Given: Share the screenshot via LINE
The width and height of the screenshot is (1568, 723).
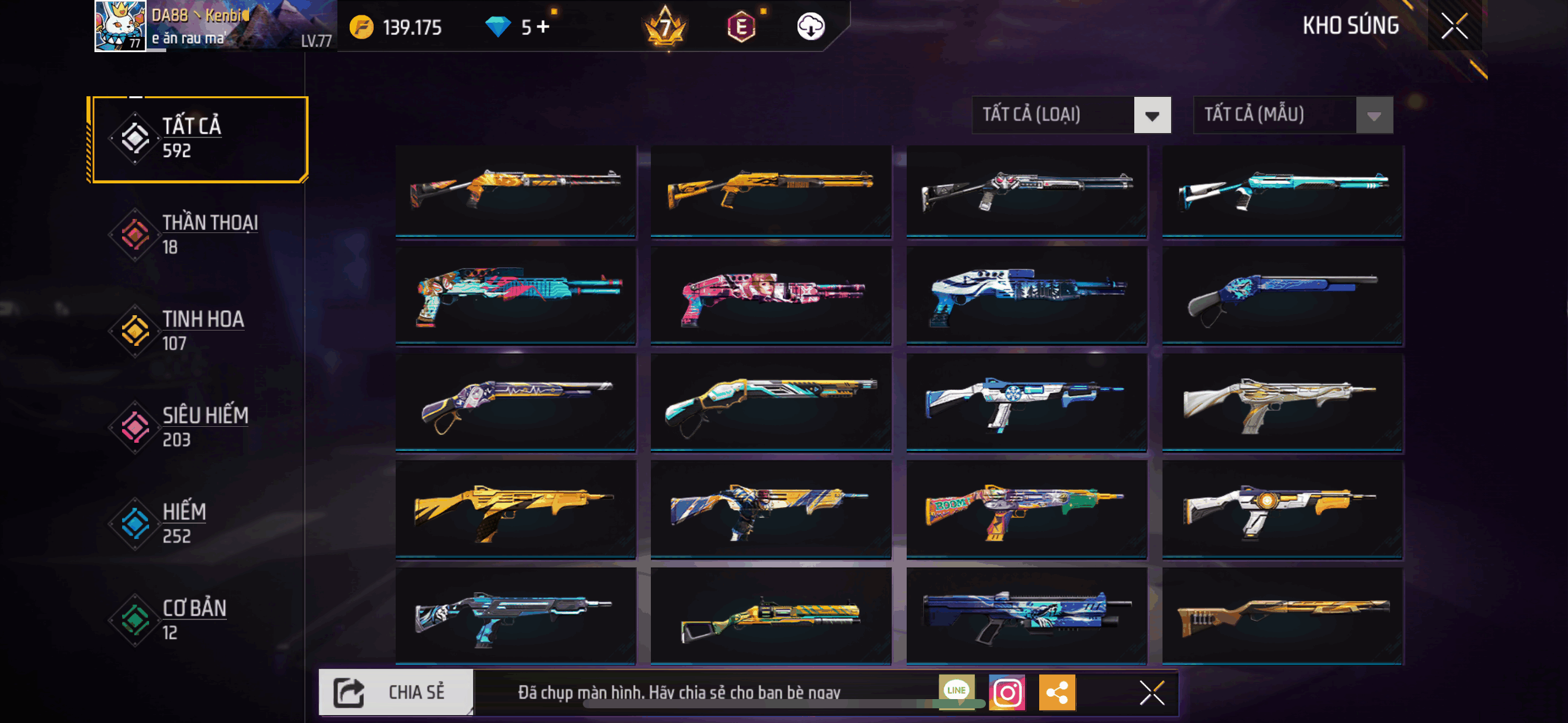Looking at the screenshot, I should (956, 690).
